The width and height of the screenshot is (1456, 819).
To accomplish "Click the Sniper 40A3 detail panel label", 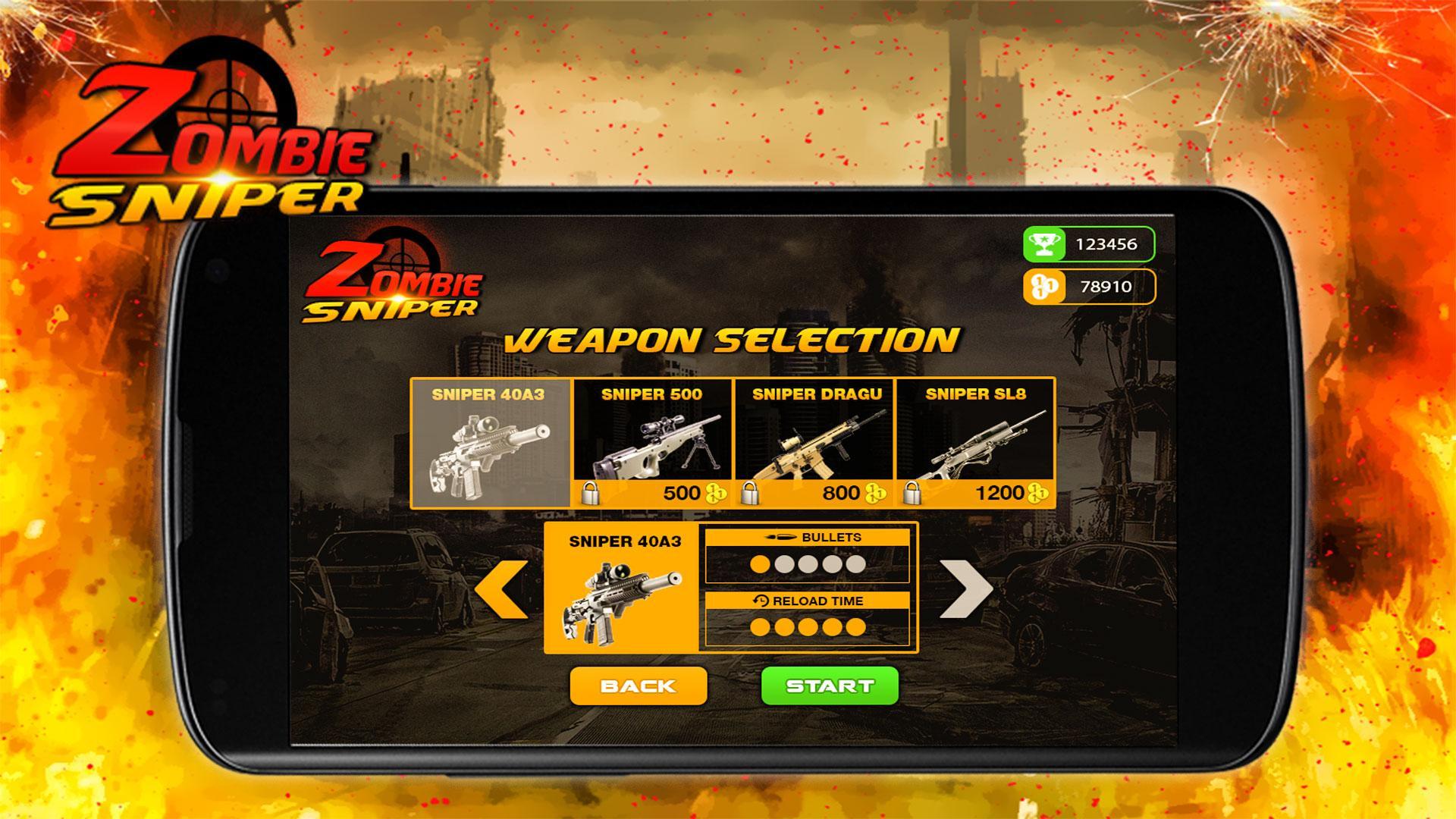I will click(x=626, y=543).
